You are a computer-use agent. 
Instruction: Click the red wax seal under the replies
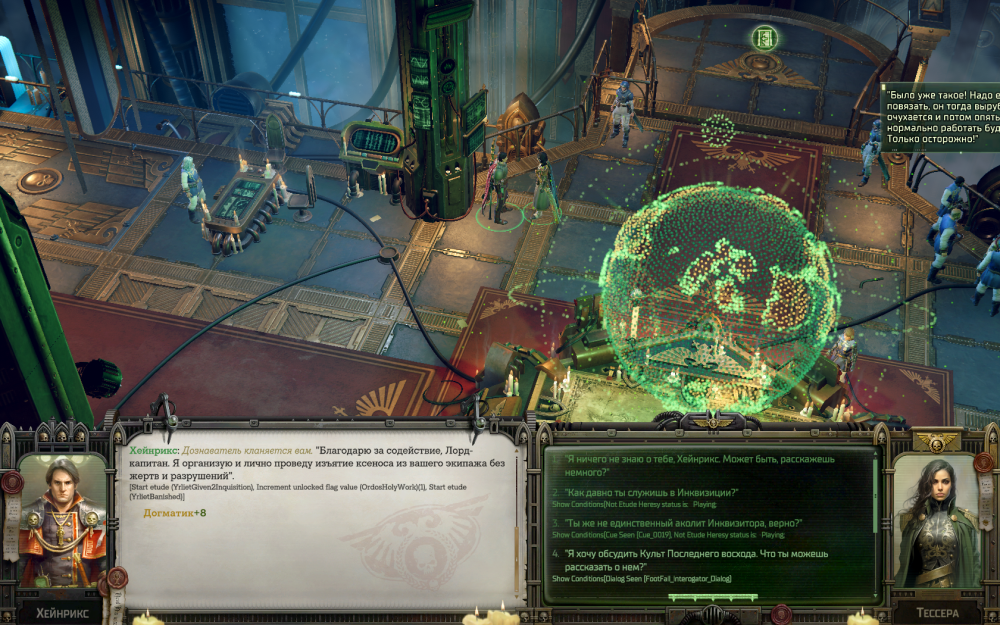coord(781,613)
